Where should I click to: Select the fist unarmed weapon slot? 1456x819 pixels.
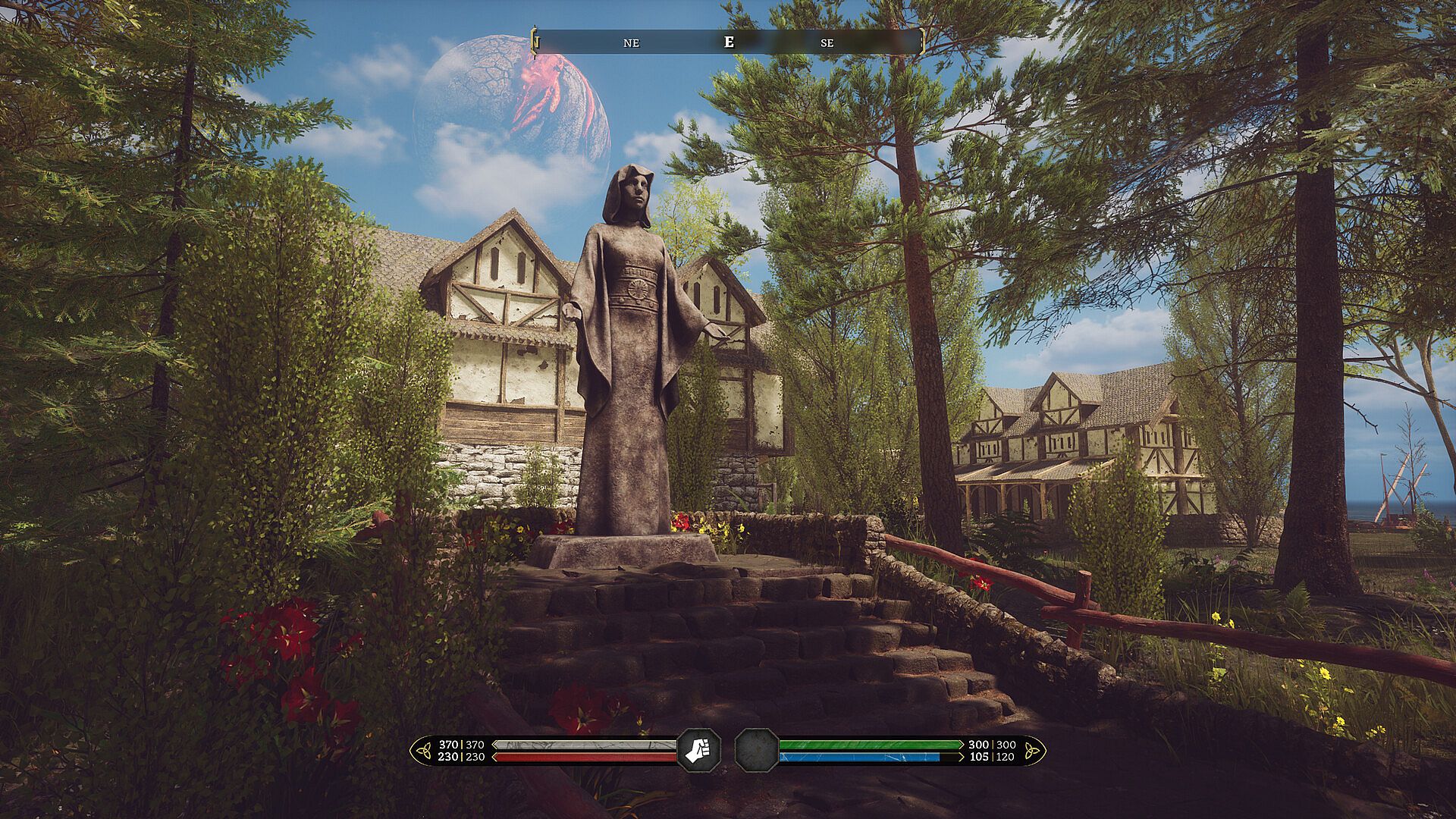(x=698, y=750)
